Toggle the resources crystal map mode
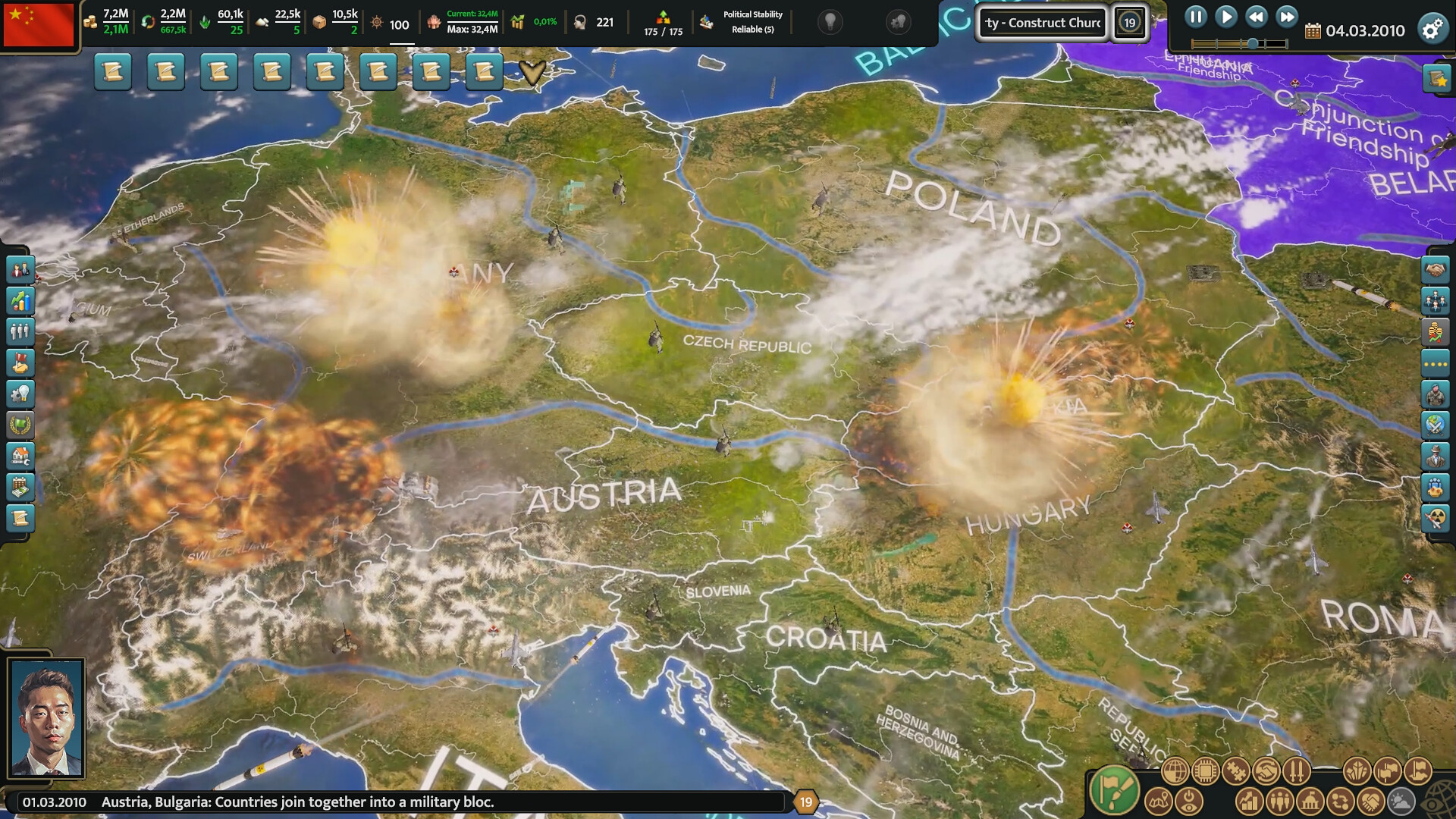 coord(1357,770)
